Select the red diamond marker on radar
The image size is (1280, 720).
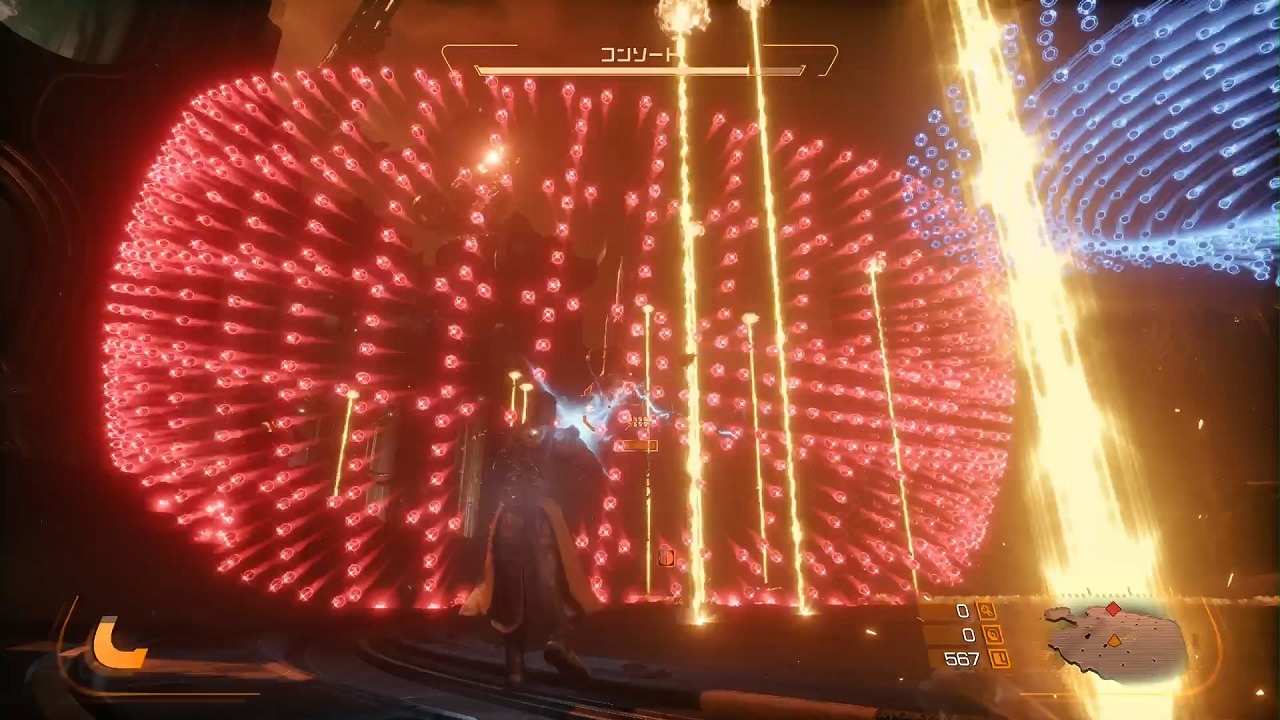[1113, 609]
